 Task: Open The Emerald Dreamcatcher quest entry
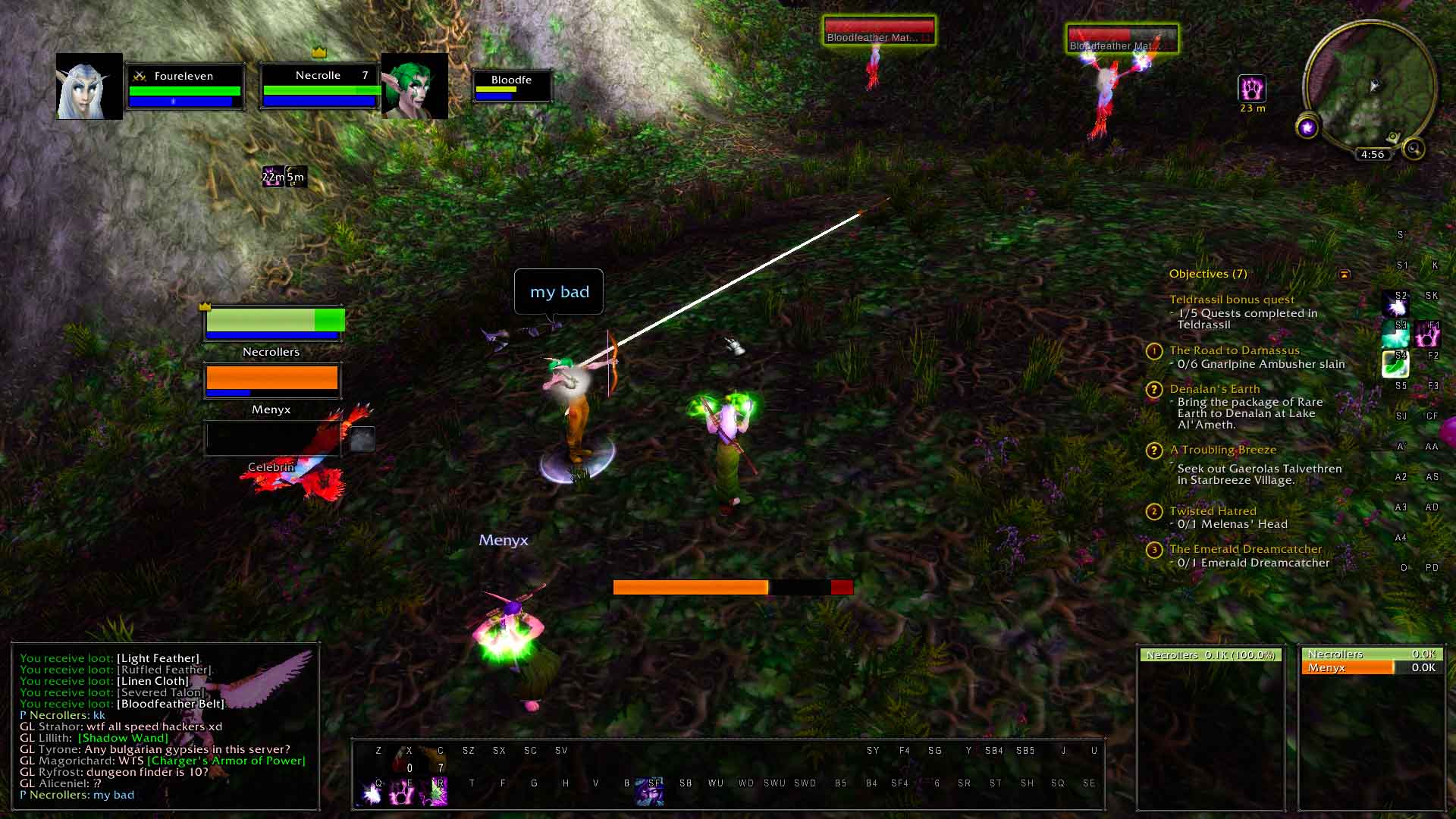point(1245,549)
